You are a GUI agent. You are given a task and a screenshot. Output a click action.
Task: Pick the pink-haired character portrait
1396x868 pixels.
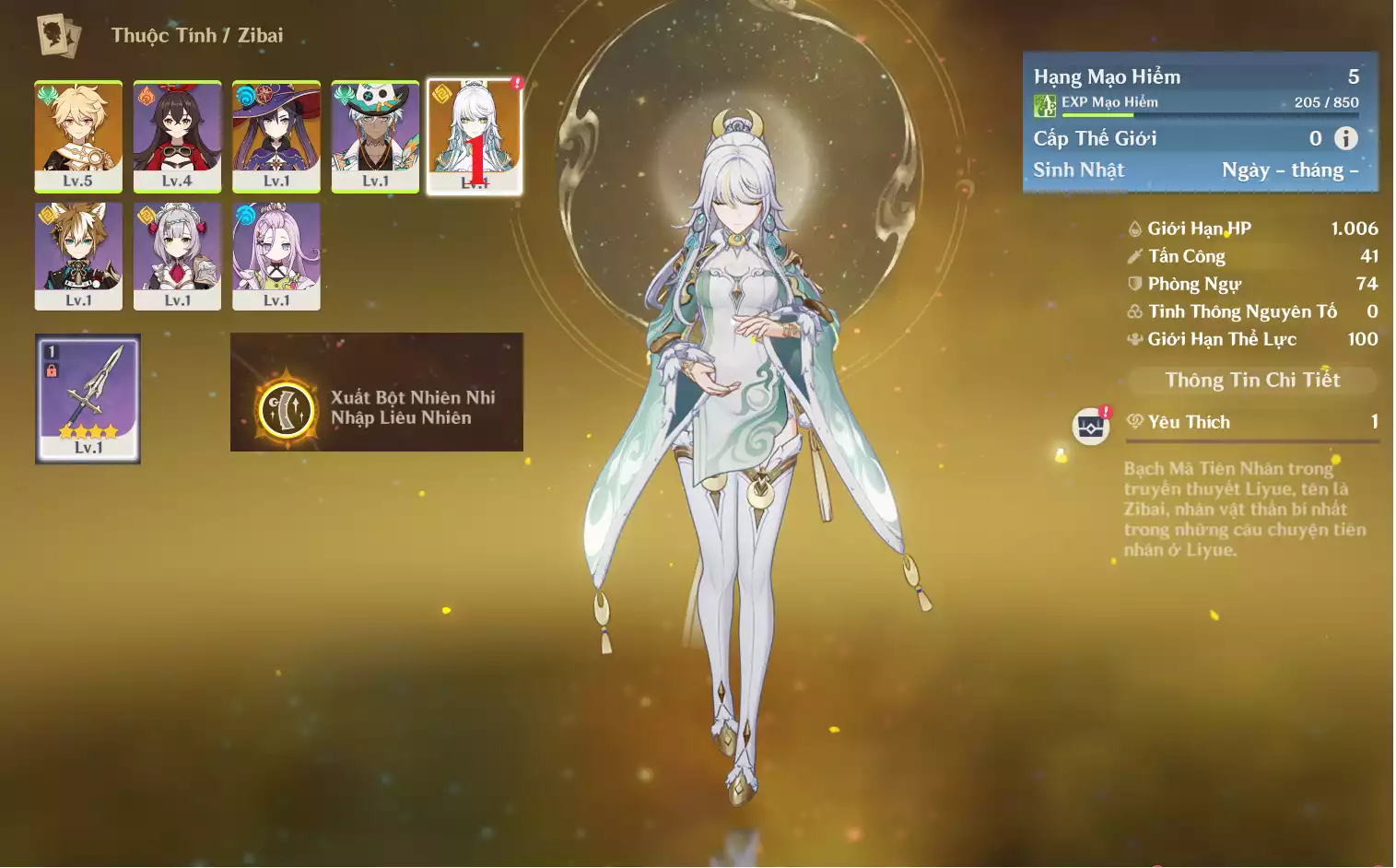276,255
